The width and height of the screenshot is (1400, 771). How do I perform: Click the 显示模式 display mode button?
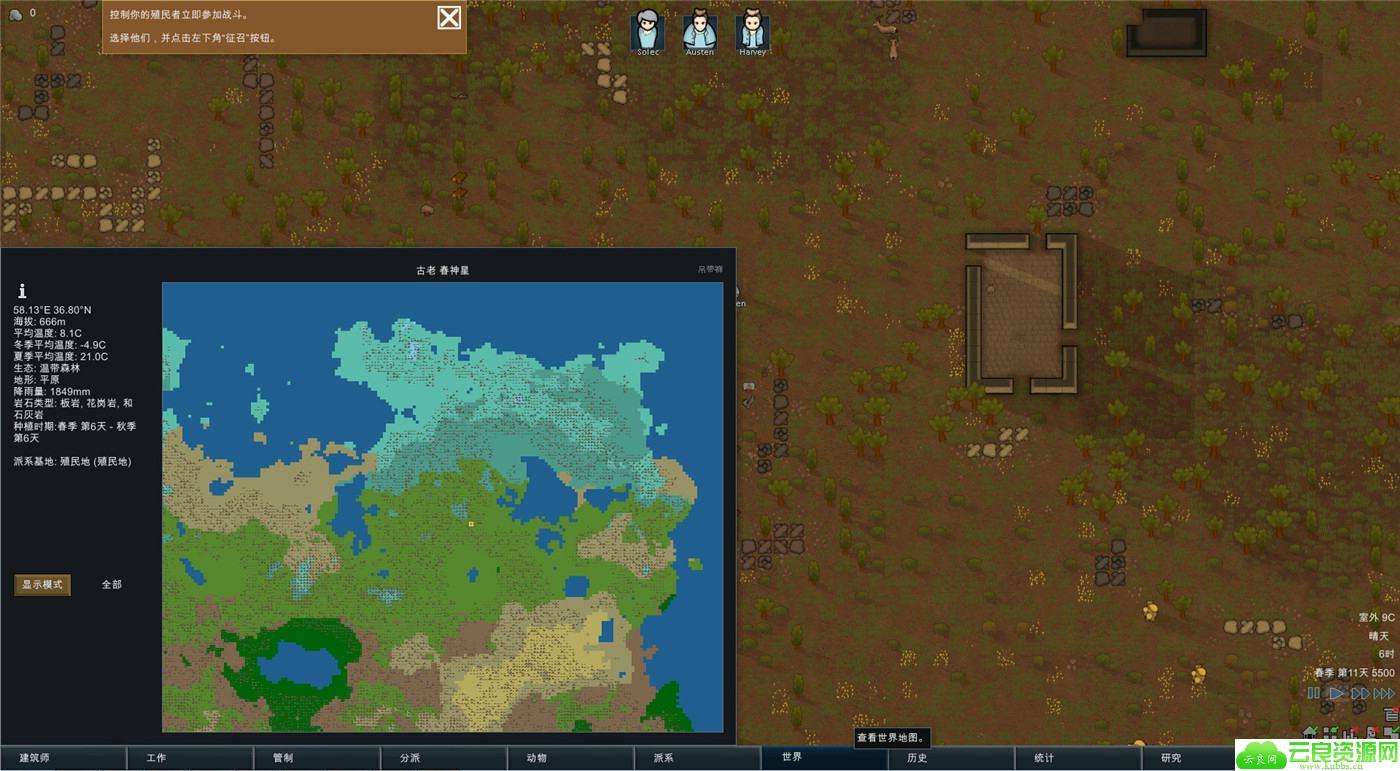pyautogui.click(x=42, y=584)
